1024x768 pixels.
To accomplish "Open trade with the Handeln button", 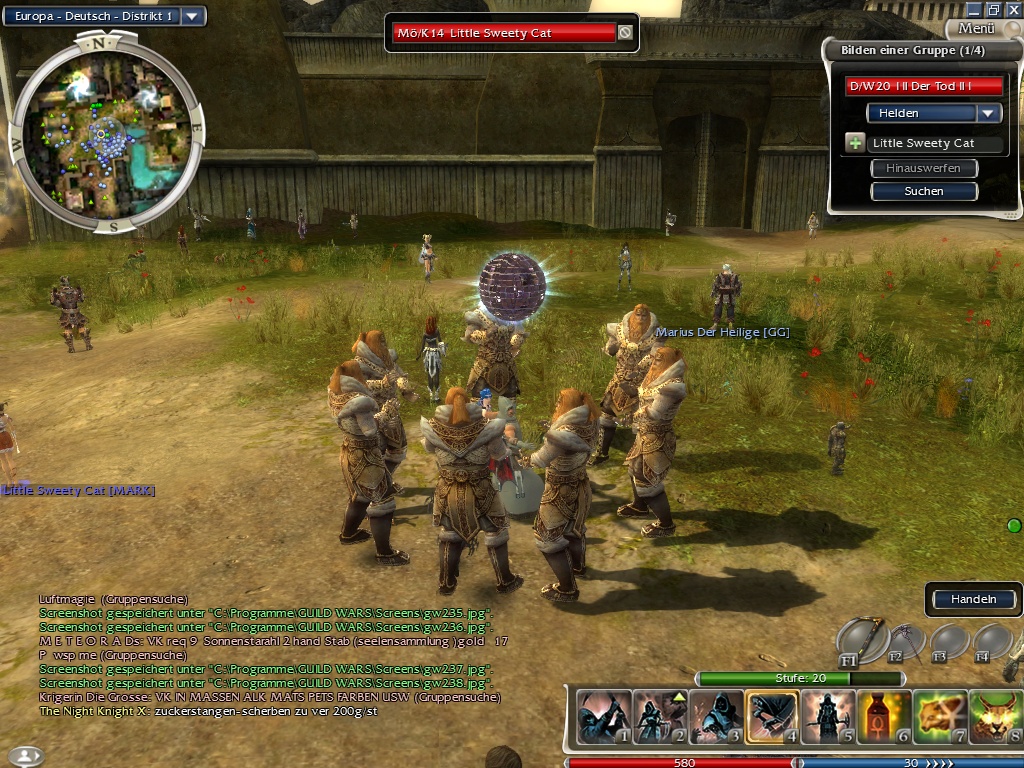I will [973, 599].
